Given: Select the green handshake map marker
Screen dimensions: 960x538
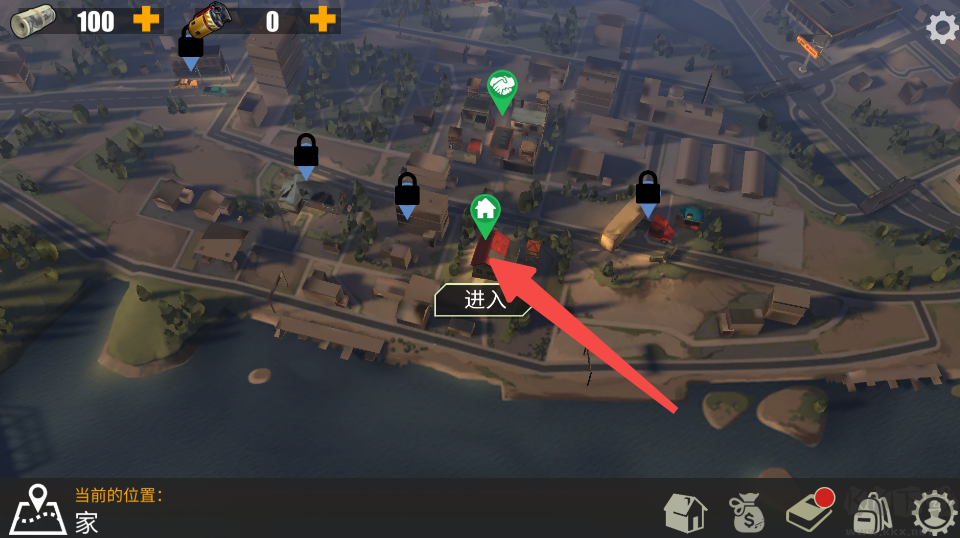Looking at the screenshot, I should [x=502, y=89].
